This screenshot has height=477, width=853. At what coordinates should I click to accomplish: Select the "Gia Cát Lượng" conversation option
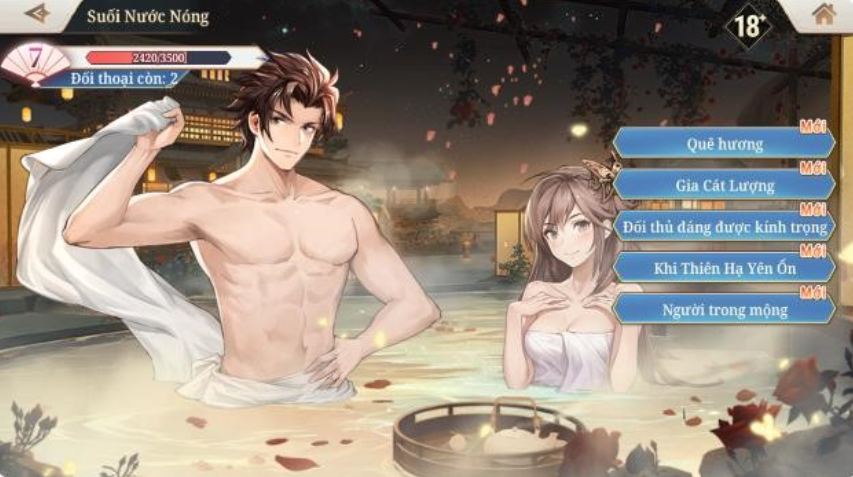pyautogui.click(x=725, y=185)
